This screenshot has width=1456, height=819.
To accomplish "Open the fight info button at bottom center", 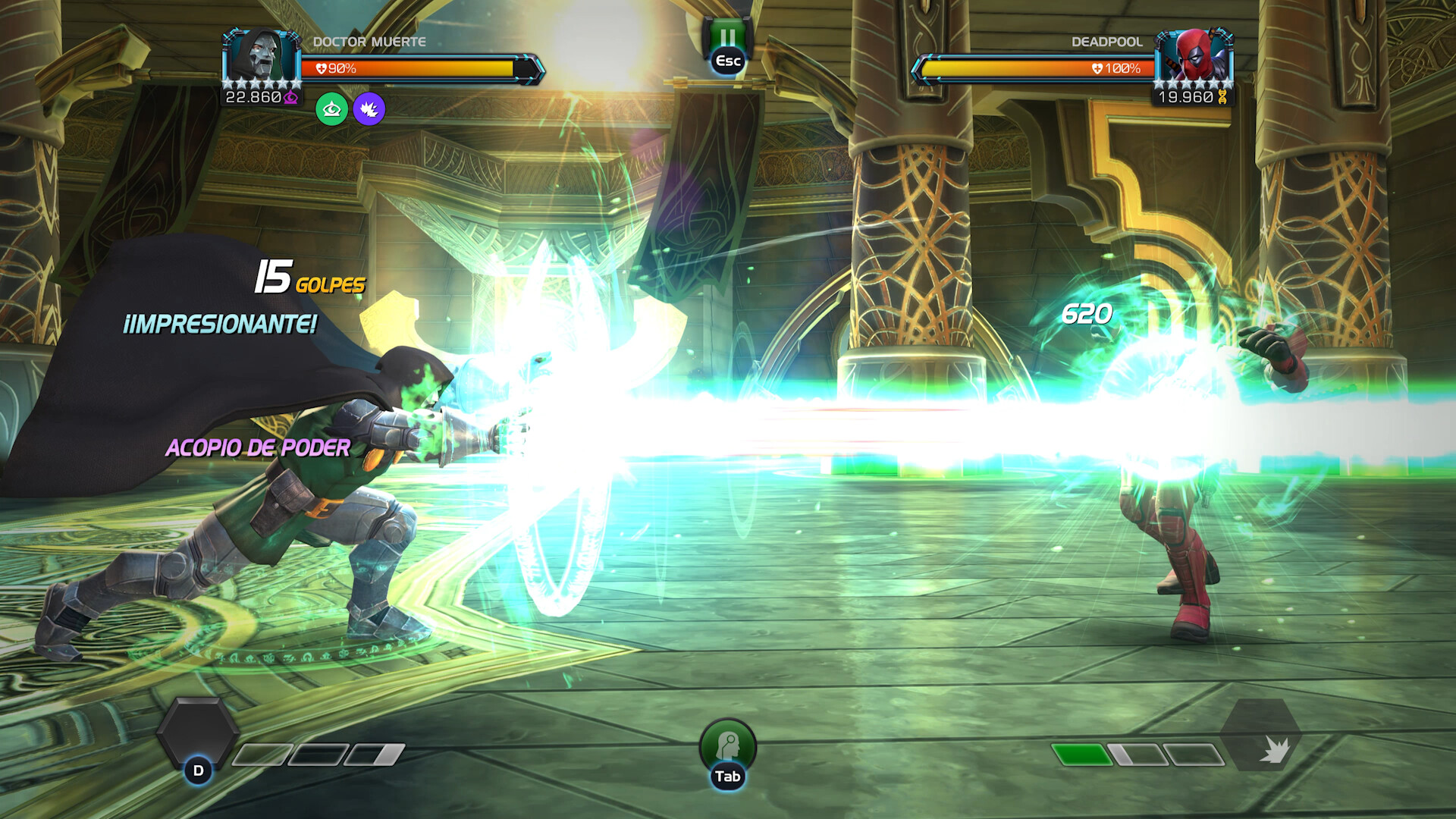I will click(x=727, y=745).
